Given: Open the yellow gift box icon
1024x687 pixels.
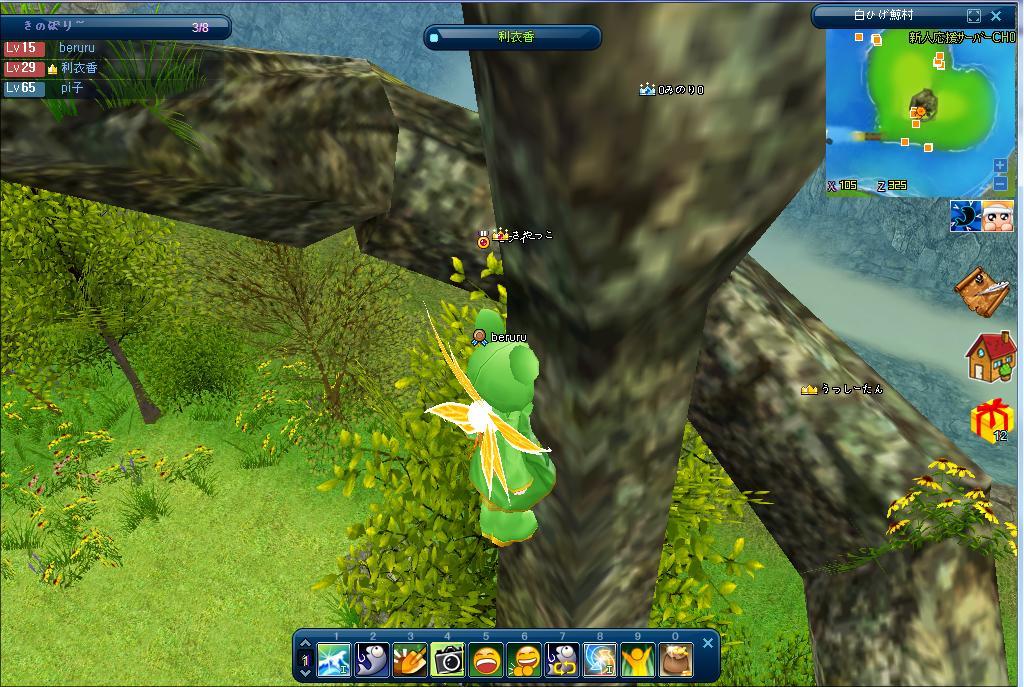Looking at the screenshot, I should [990, 420].
